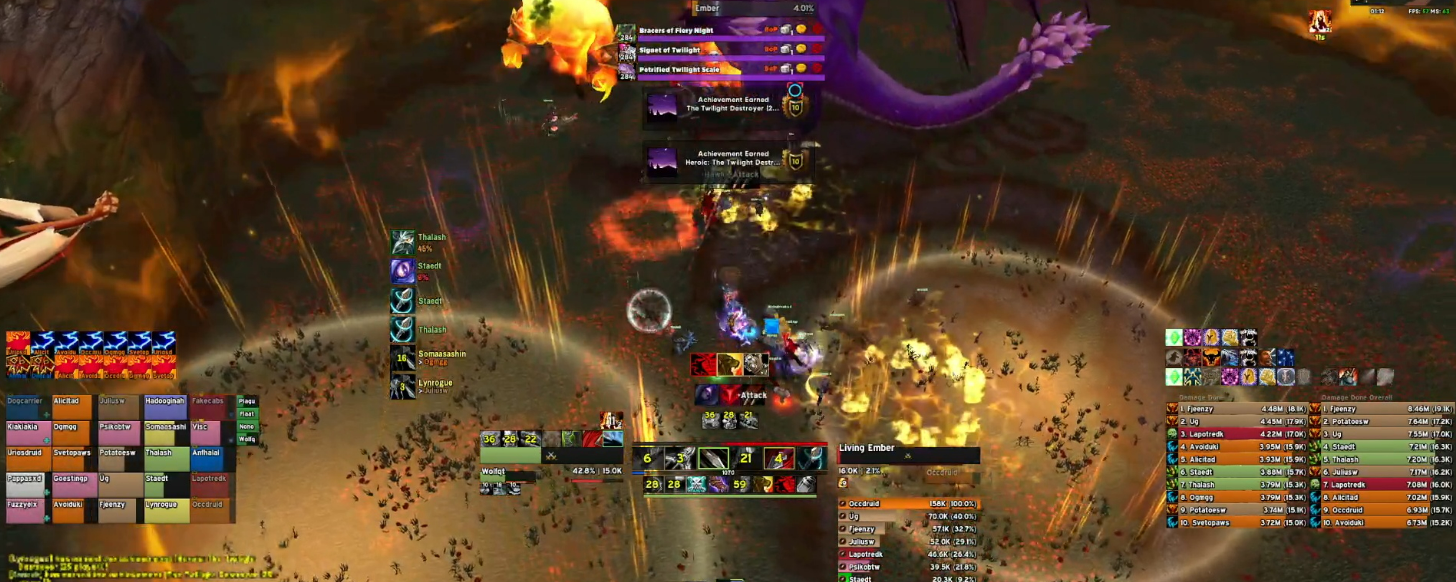
Task: Target Hadooginah in the raid frames
Action: coord(165,407)
